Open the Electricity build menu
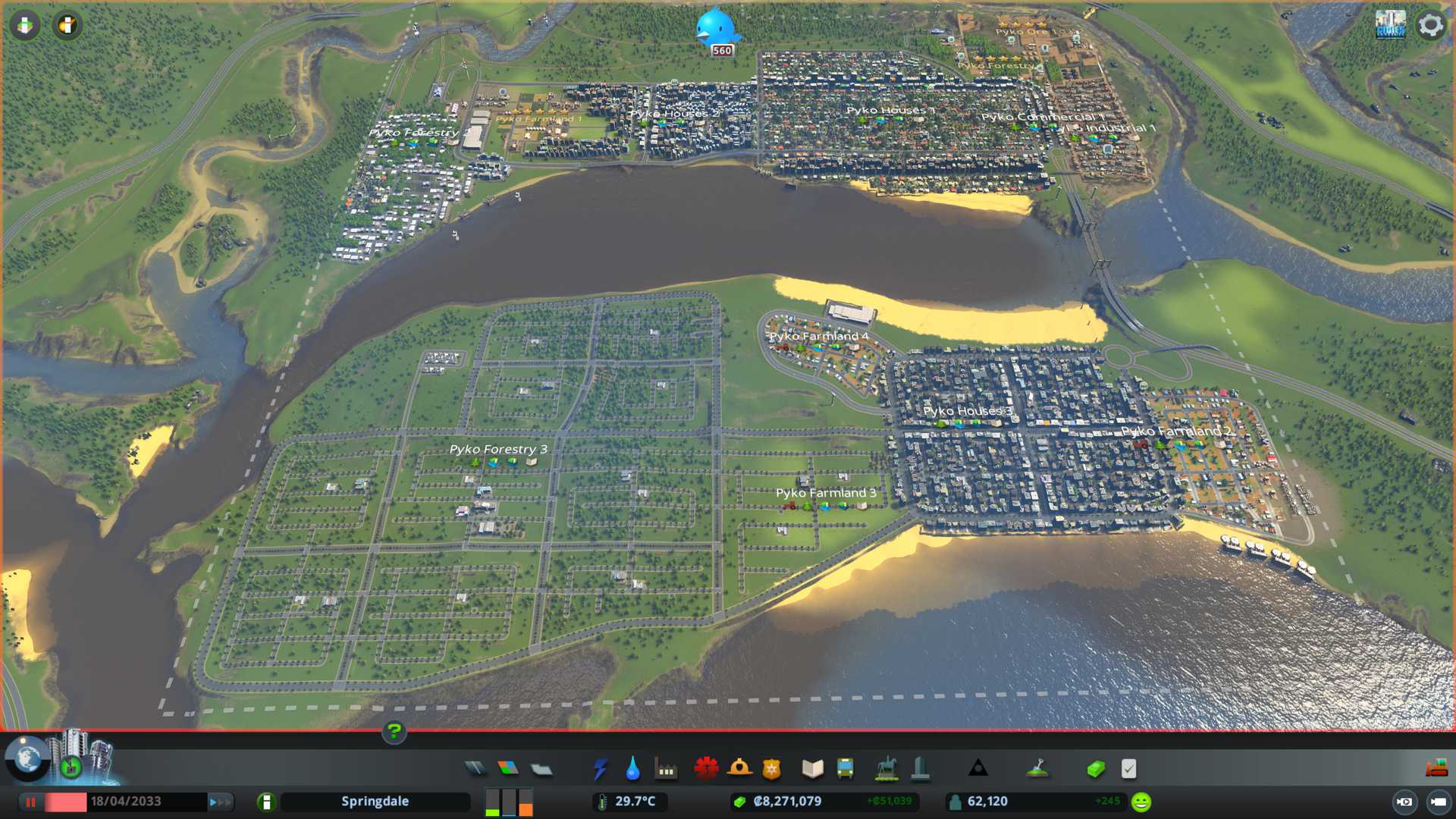Viewport: 1456px width, 819px height. pos(601,769)
